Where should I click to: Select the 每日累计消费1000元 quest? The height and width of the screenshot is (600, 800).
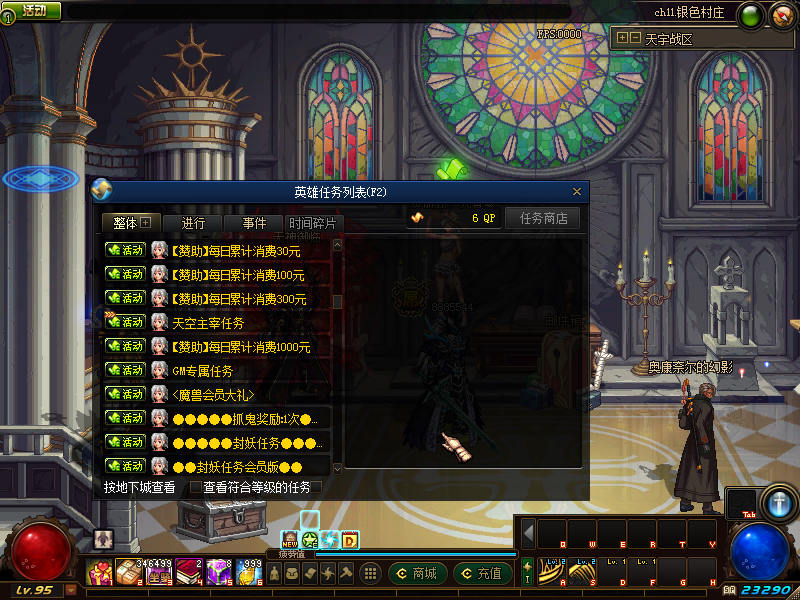(241, 347)
